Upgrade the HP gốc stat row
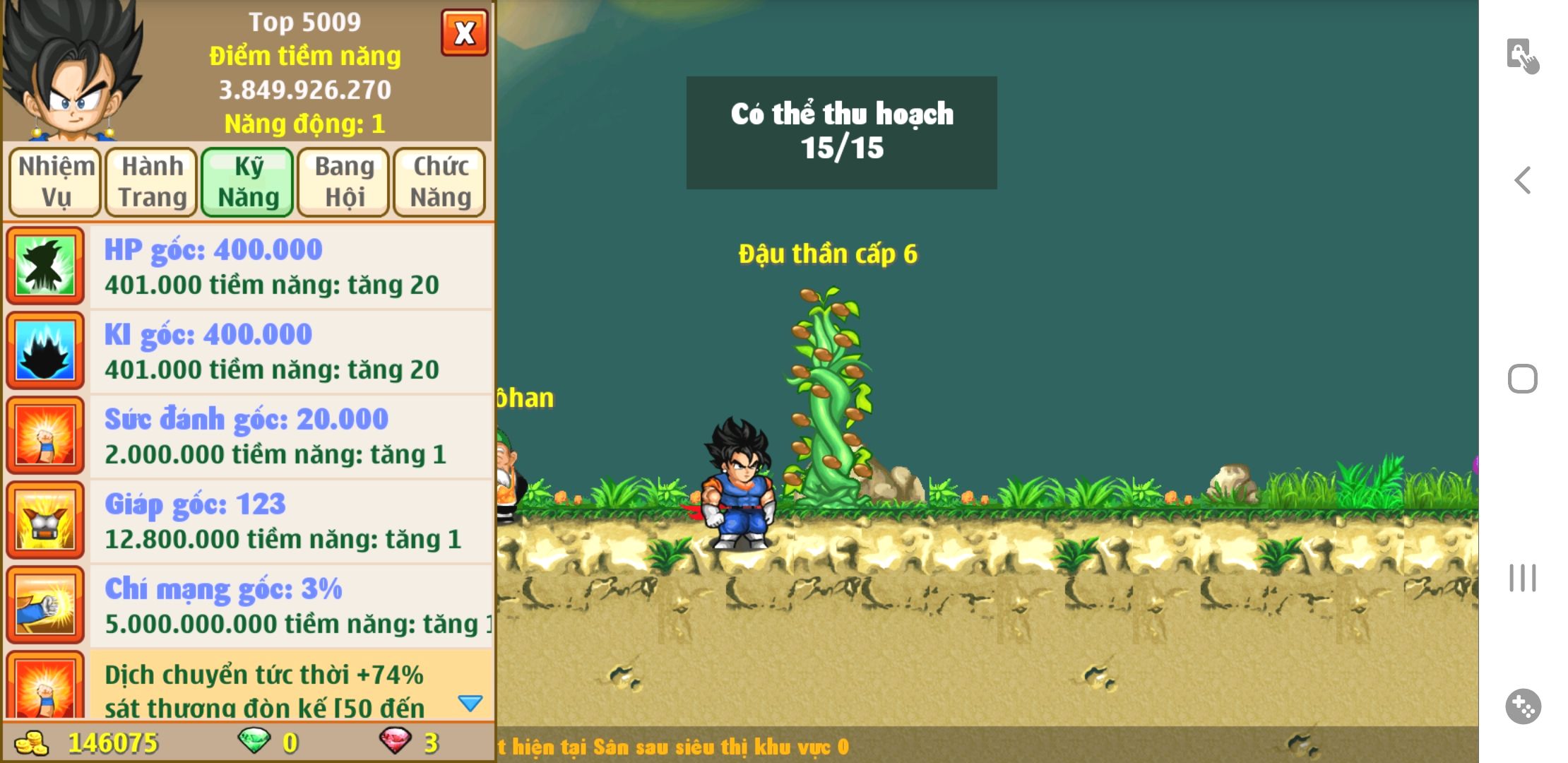 coord(290,267)
